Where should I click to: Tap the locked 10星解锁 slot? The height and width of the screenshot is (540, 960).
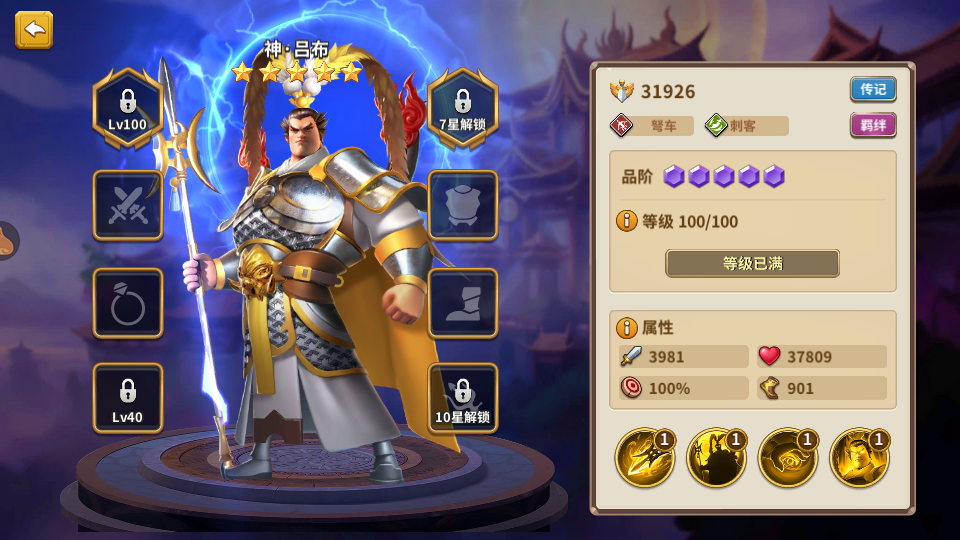[x=463, y=398]
